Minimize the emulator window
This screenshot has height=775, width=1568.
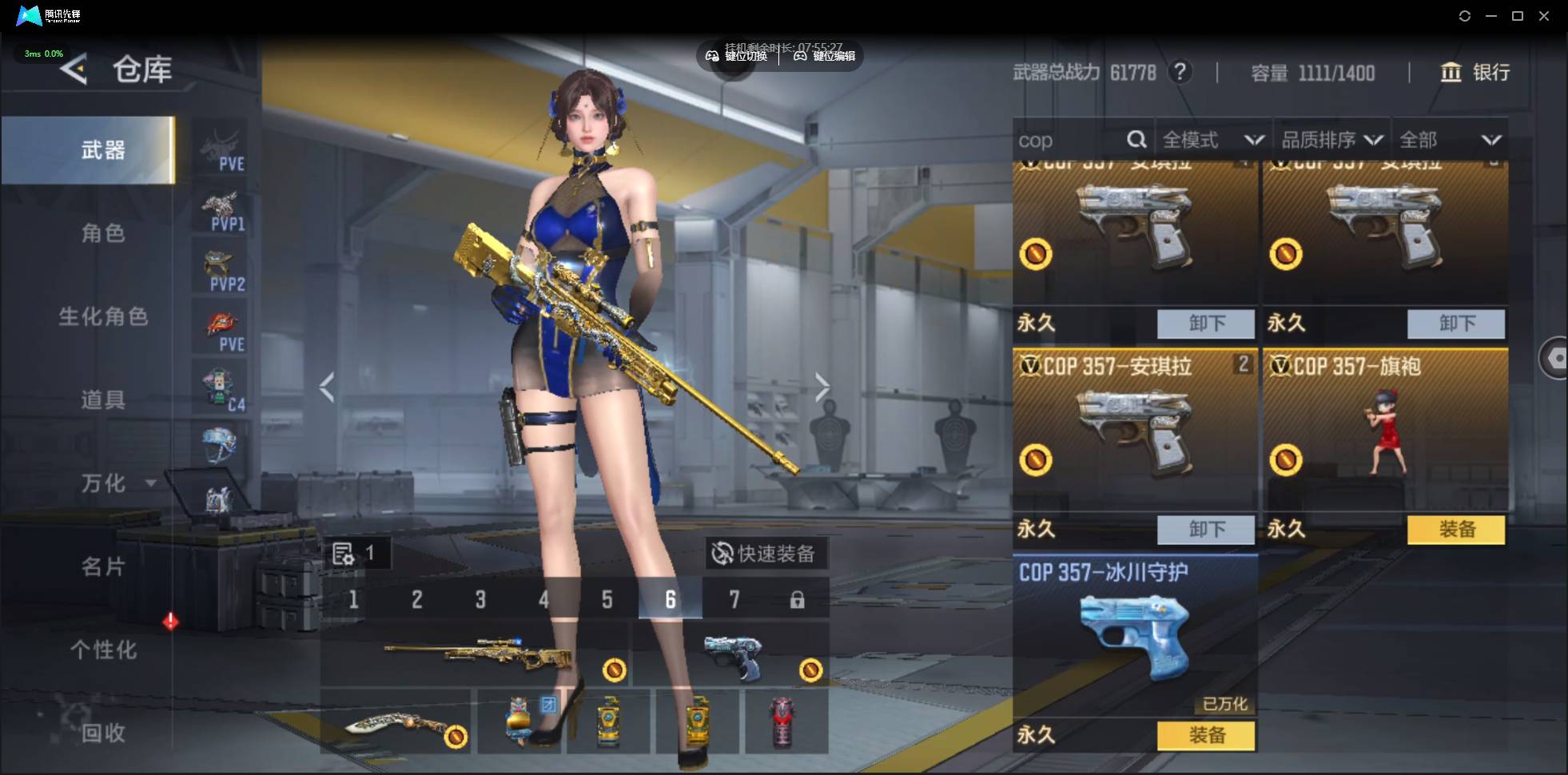pyautogui.click(x=1490, y=16)
